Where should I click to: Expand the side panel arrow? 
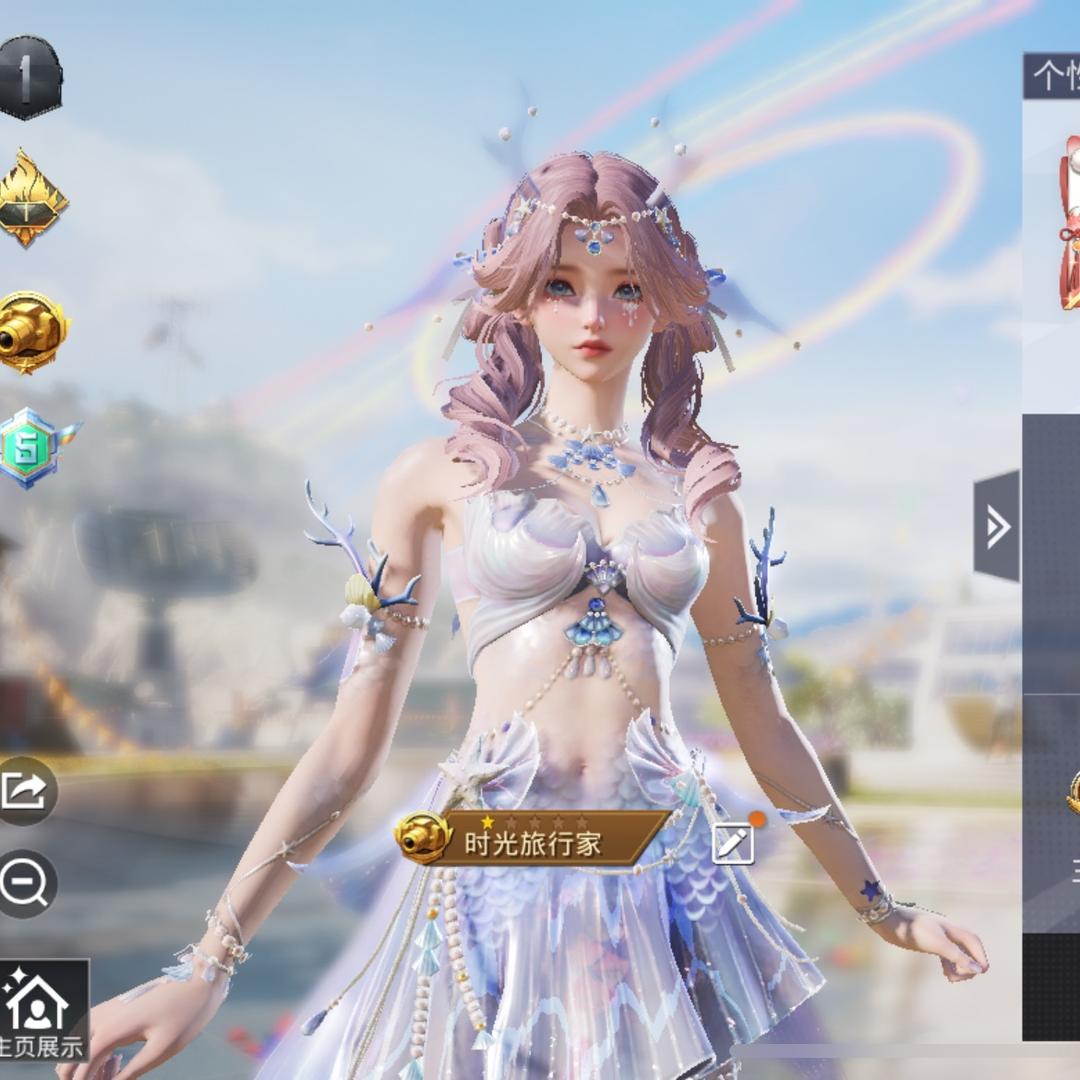[x=997, y=526]
